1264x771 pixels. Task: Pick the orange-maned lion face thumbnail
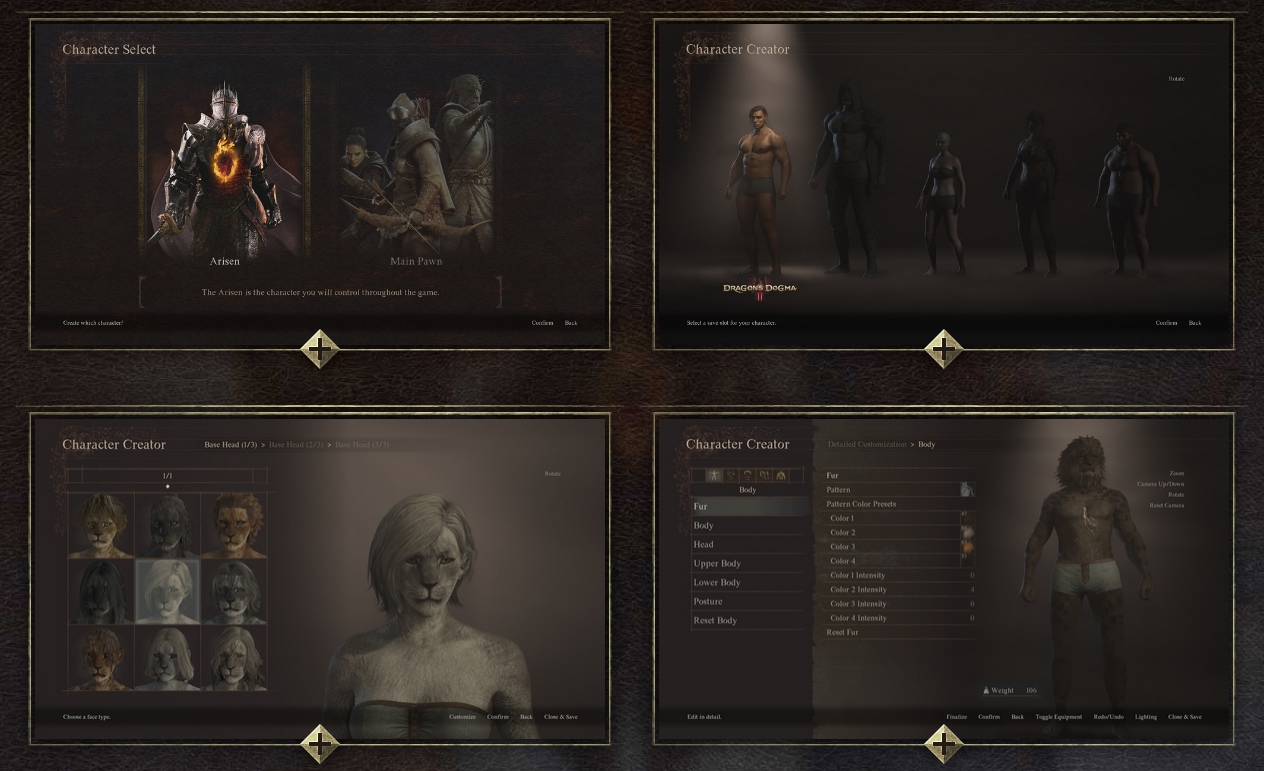235,525
